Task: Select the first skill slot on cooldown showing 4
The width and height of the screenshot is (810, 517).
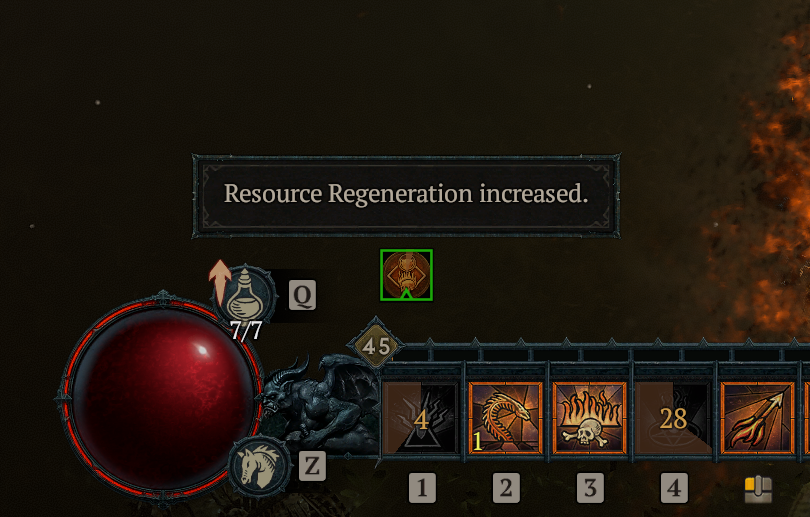Action: click(x=421, y=419)
